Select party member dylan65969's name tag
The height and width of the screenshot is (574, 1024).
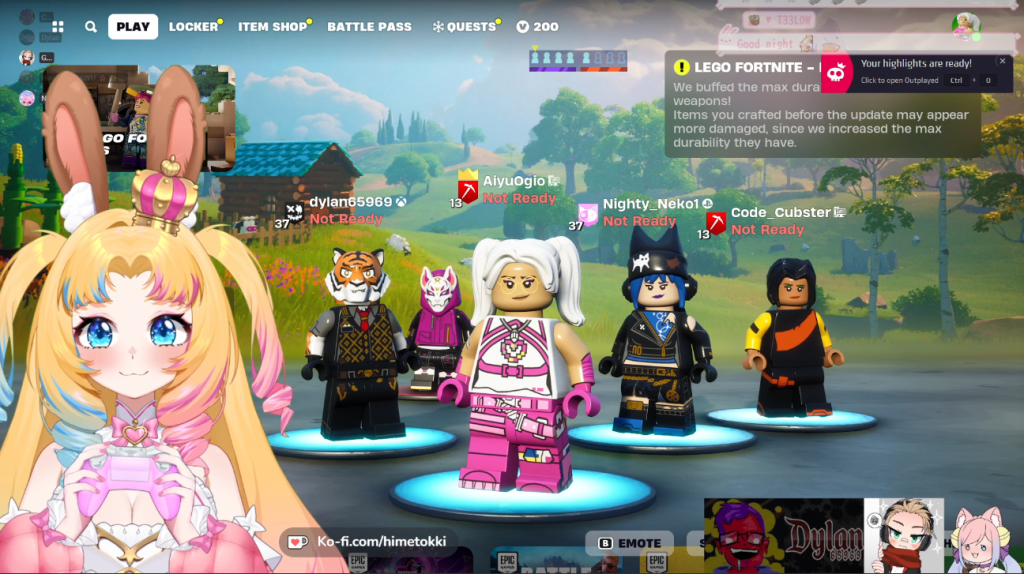(x=350, y=202)
